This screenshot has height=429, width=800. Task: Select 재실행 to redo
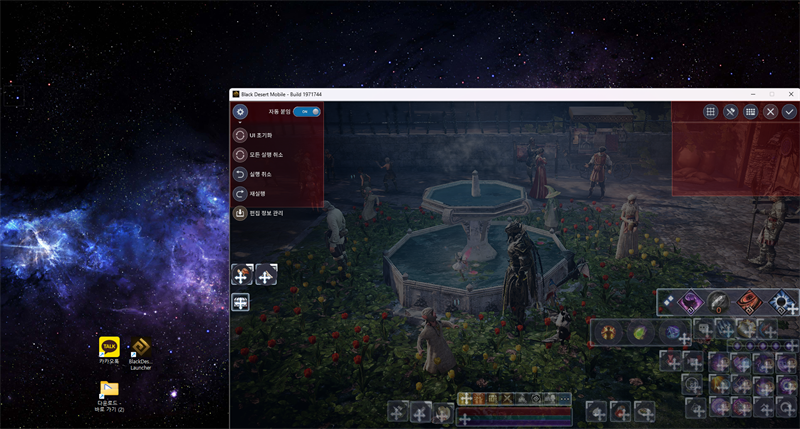(x=240, y=193)
